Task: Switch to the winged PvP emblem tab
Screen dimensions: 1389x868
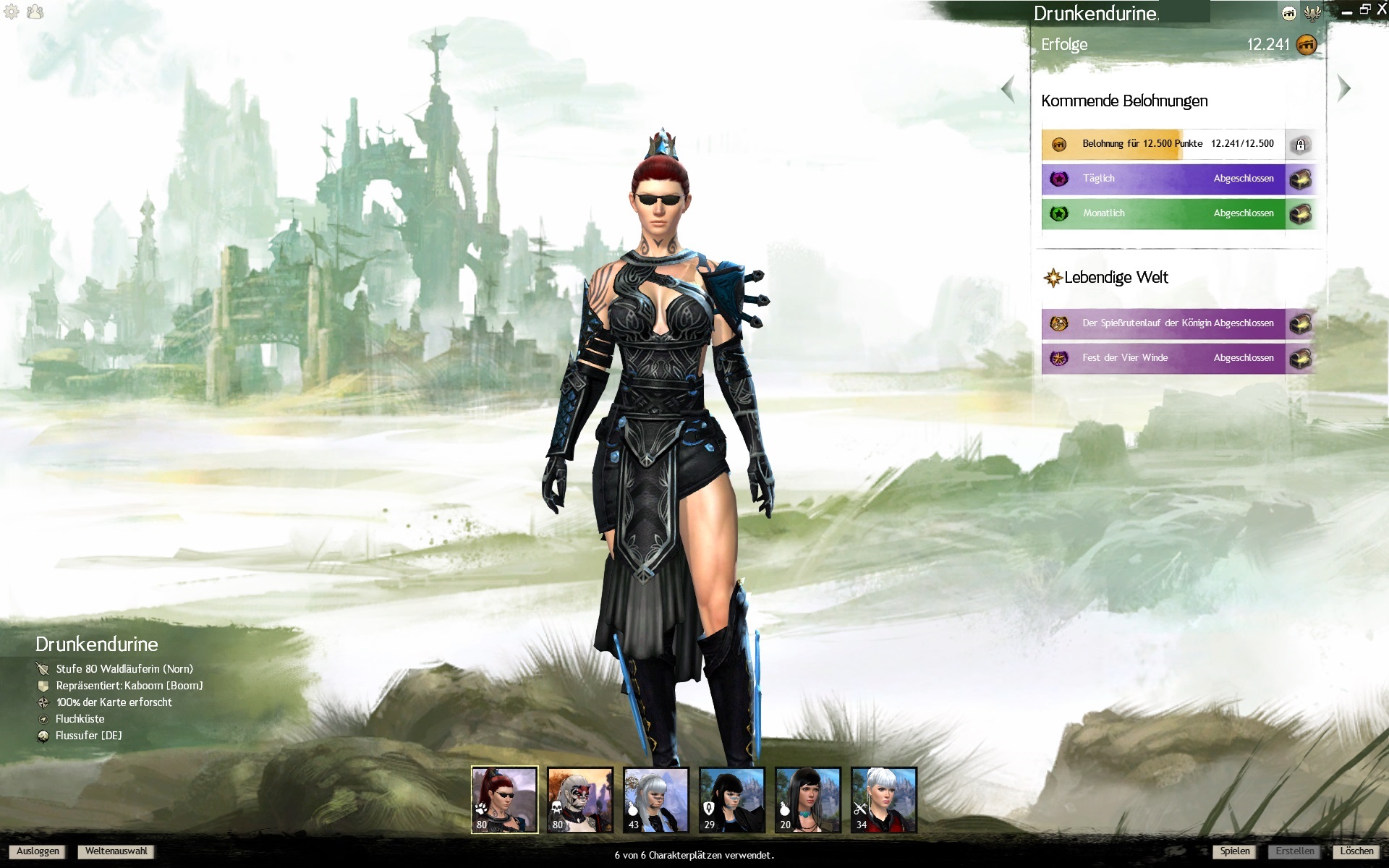Action: (x=1312, y=13)
